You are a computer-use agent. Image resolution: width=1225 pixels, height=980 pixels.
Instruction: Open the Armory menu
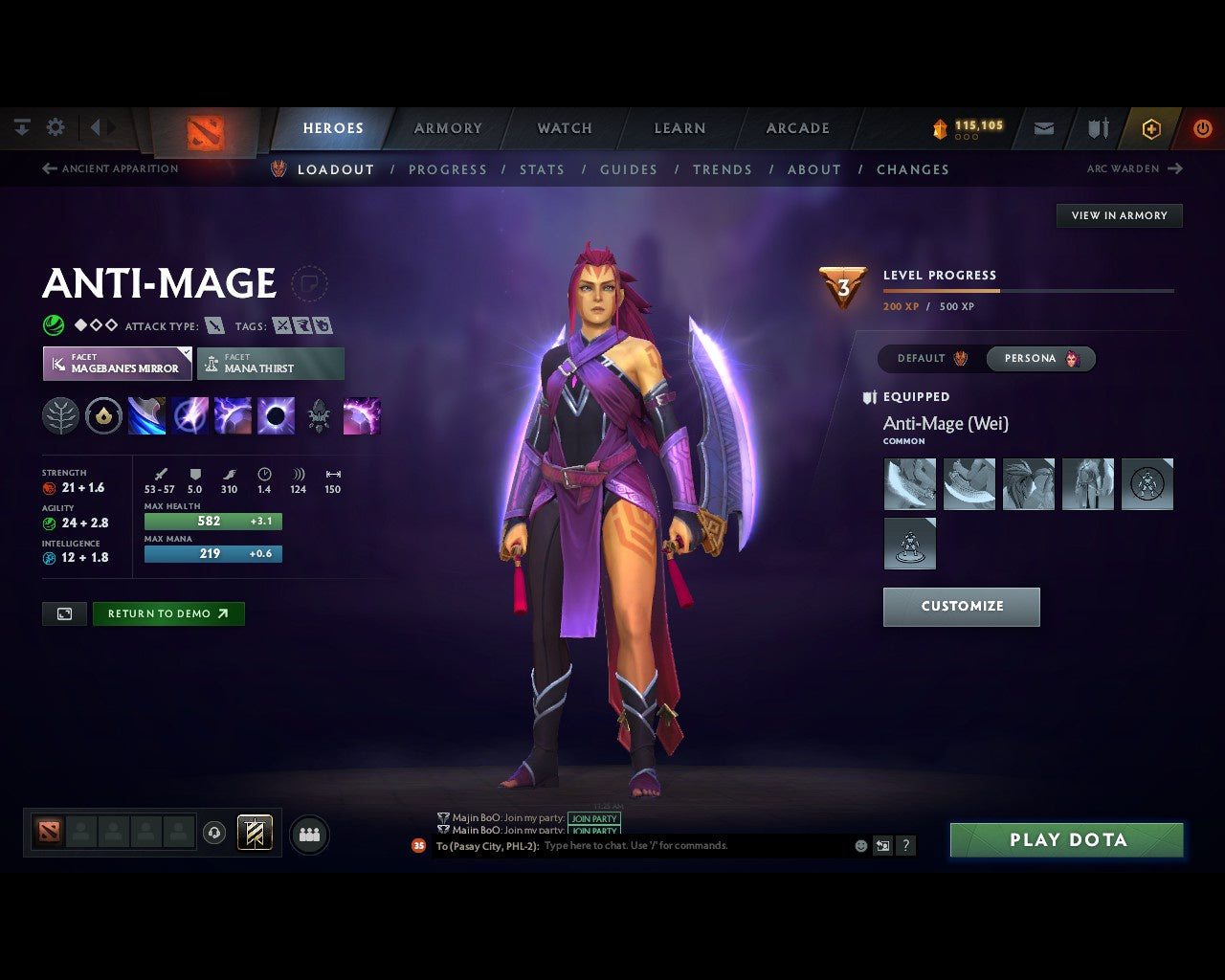pyautogui.click(x=447, y=127)
